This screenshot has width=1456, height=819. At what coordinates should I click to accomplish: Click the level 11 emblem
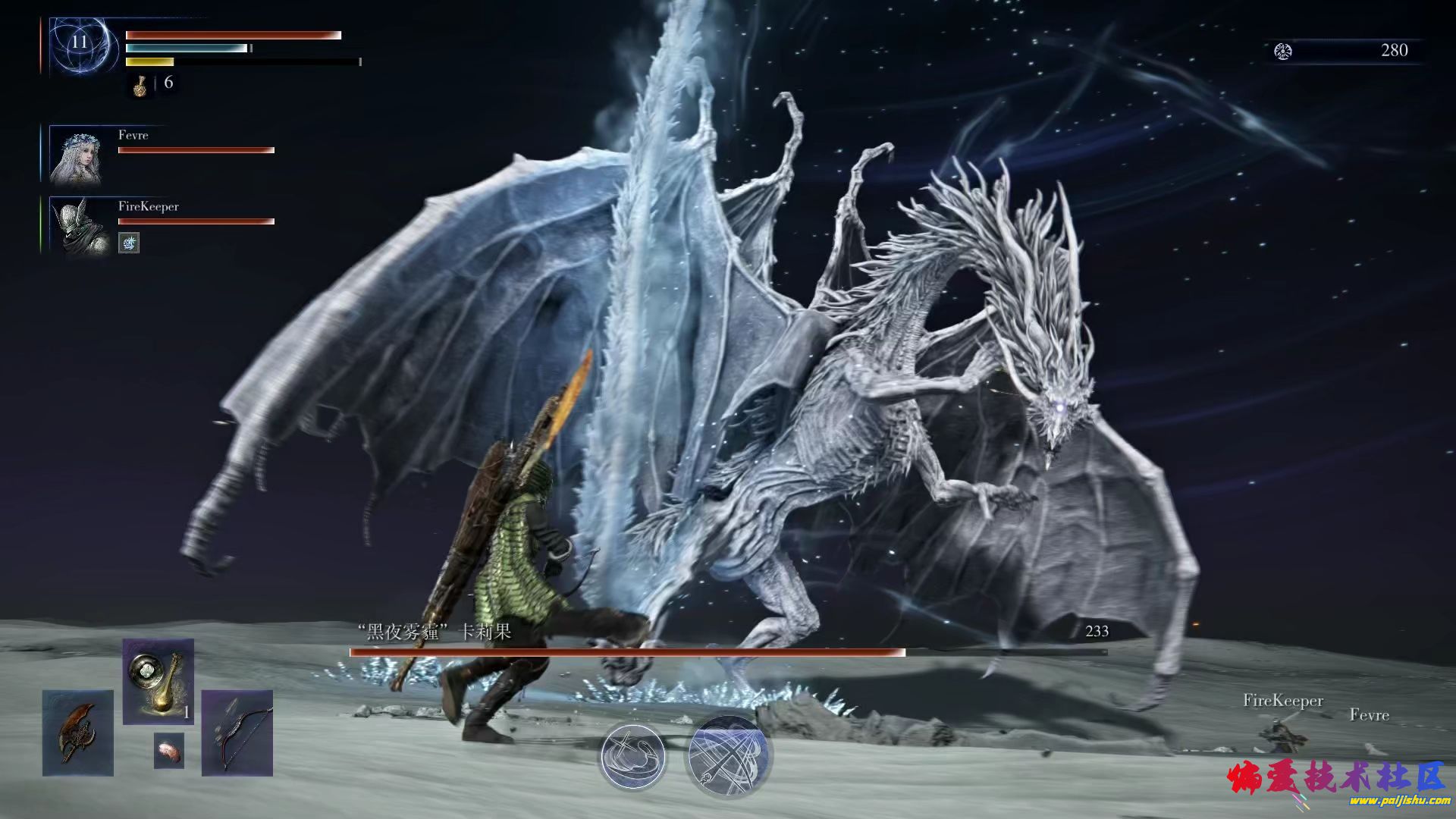click(80, 43)
